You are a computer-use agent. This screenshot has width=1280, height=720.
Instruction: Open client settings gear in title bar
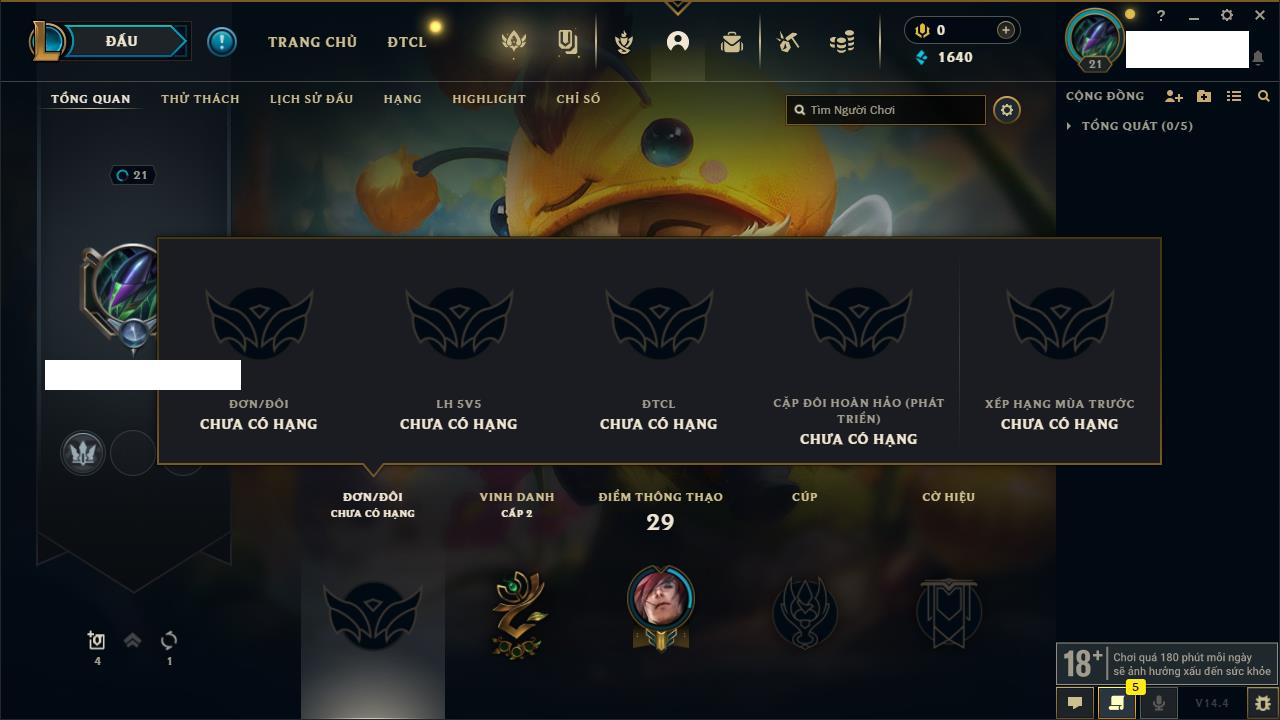1227,16
